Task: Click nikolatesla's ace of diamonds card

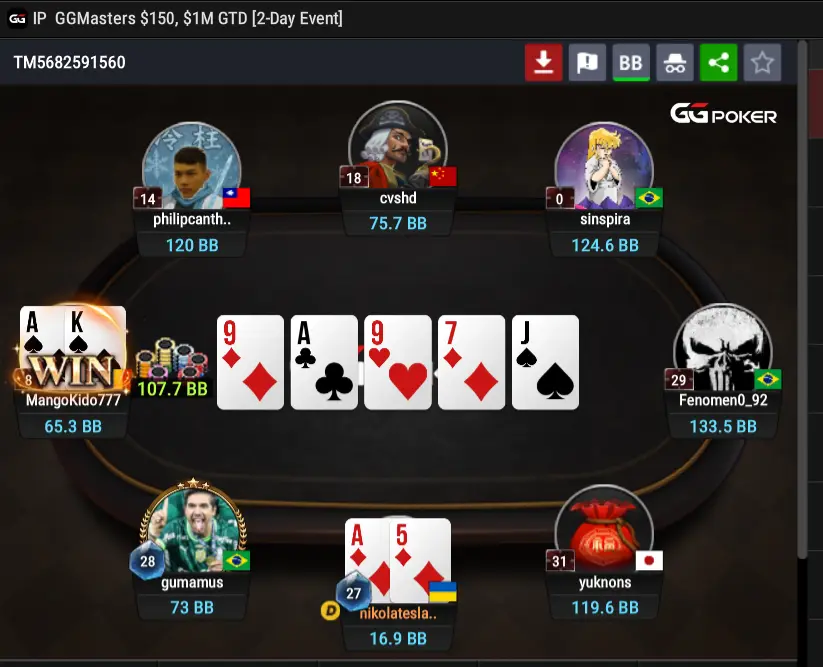Action: tap(367, 560)
